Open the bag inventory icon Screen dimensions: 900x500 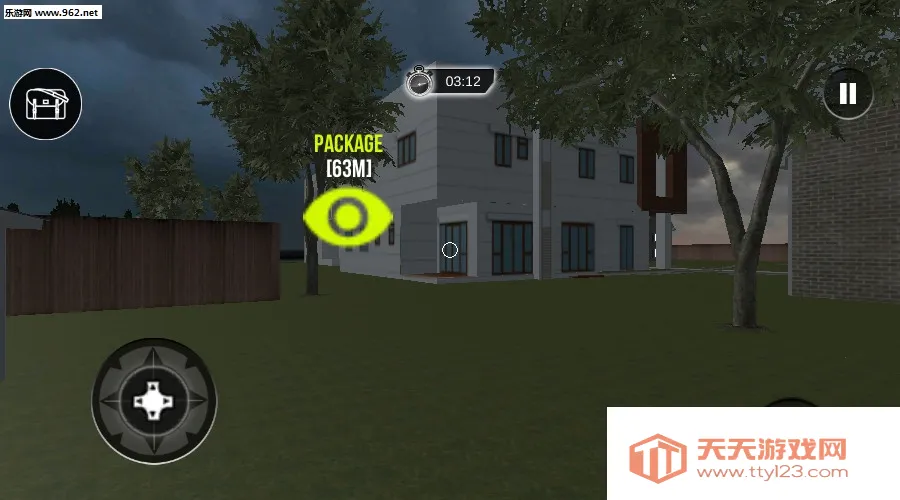point(45,104)
